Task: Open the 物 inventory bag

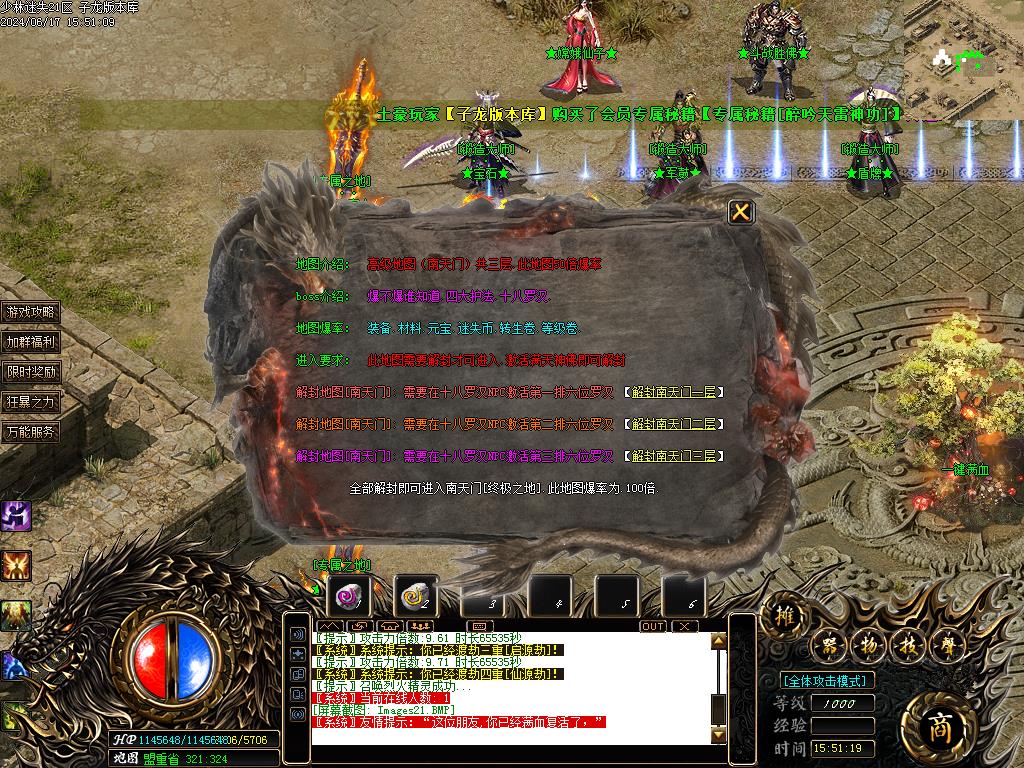Action: pos(867,646)
